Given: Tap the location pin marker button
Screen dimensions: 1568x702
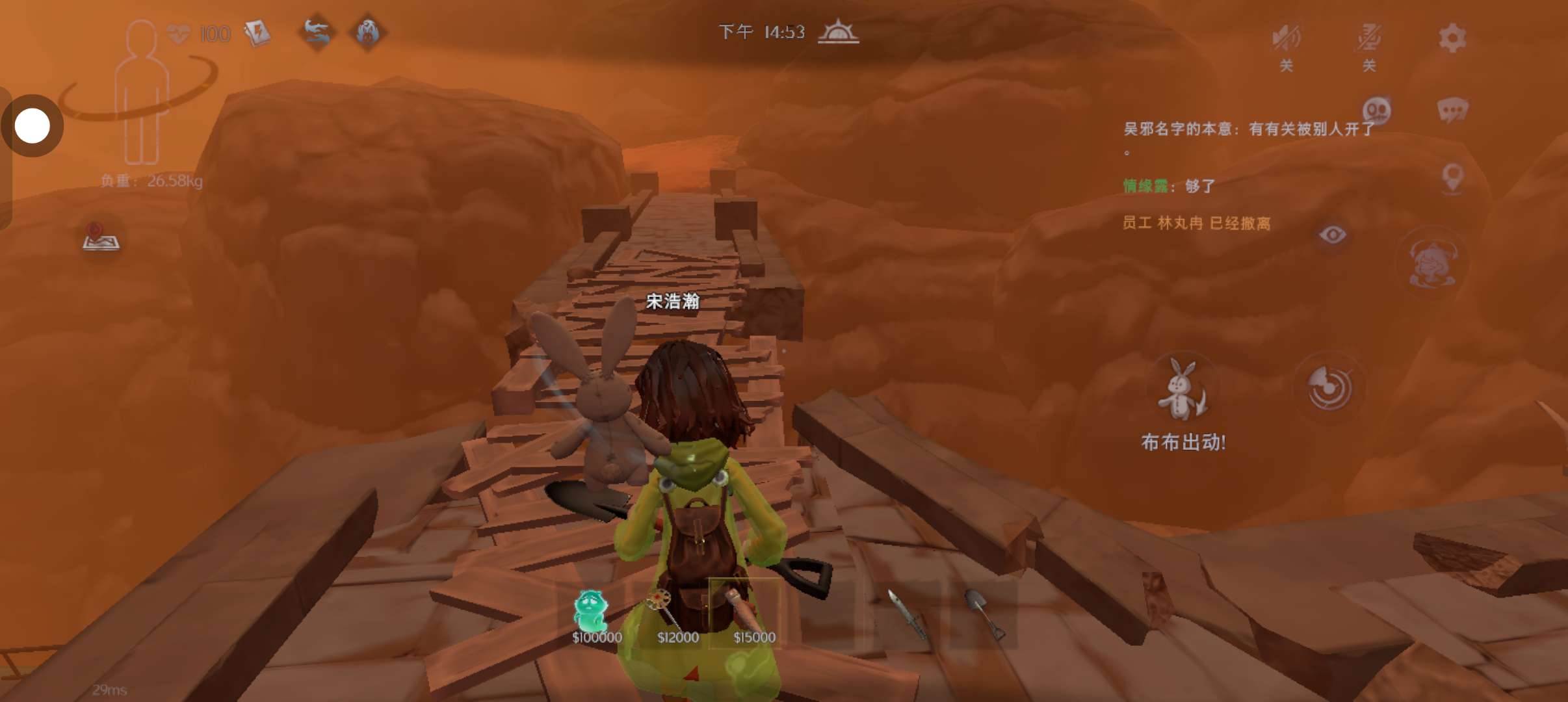Looking at the screenshot, I should click(1452, 176).
